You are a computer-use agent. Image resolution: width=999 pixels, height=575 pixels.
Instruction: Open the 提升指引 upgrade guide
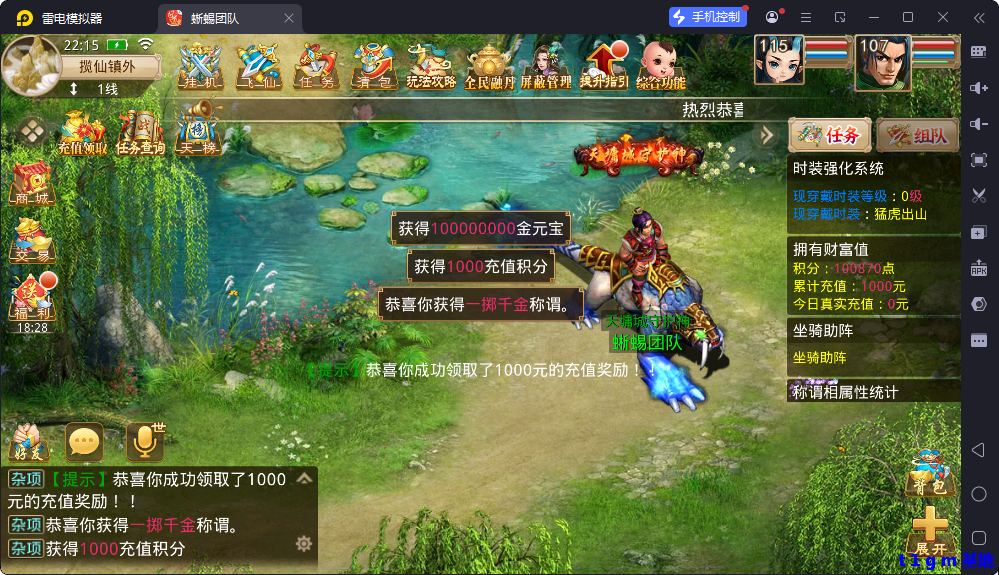coord(604,66)
